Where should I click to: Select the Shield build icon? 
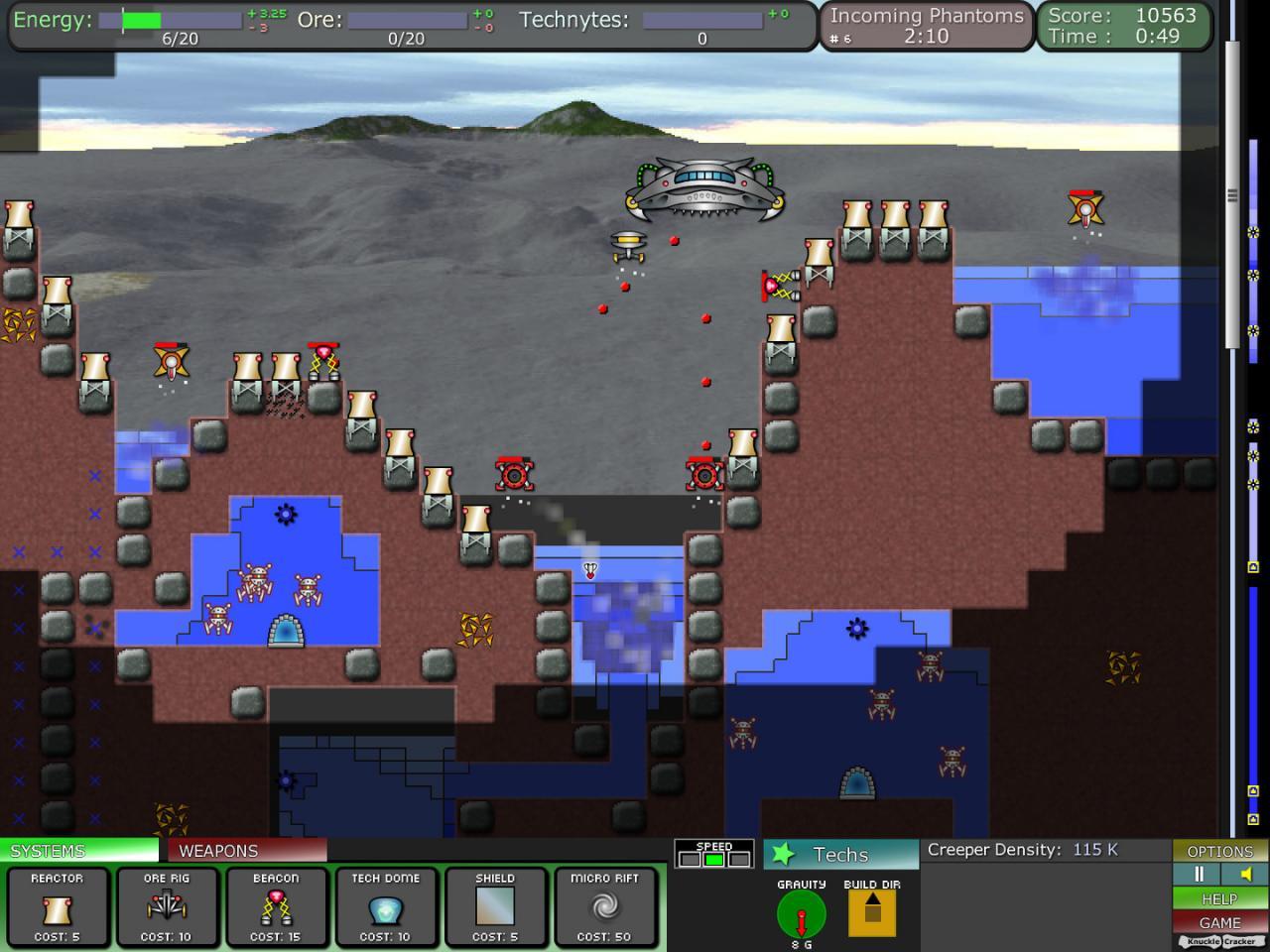coord(496,907)
